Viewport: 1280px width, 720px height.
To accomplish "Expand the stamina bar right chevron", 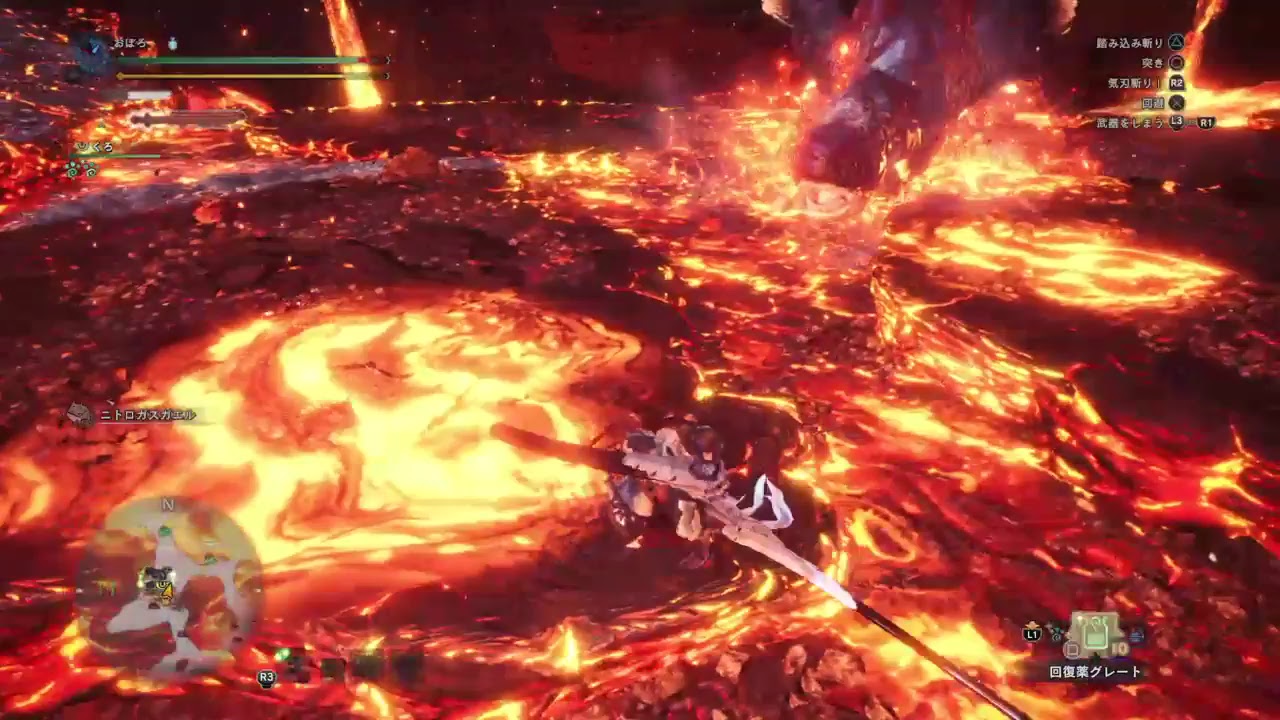I will (x=386, y=75).
